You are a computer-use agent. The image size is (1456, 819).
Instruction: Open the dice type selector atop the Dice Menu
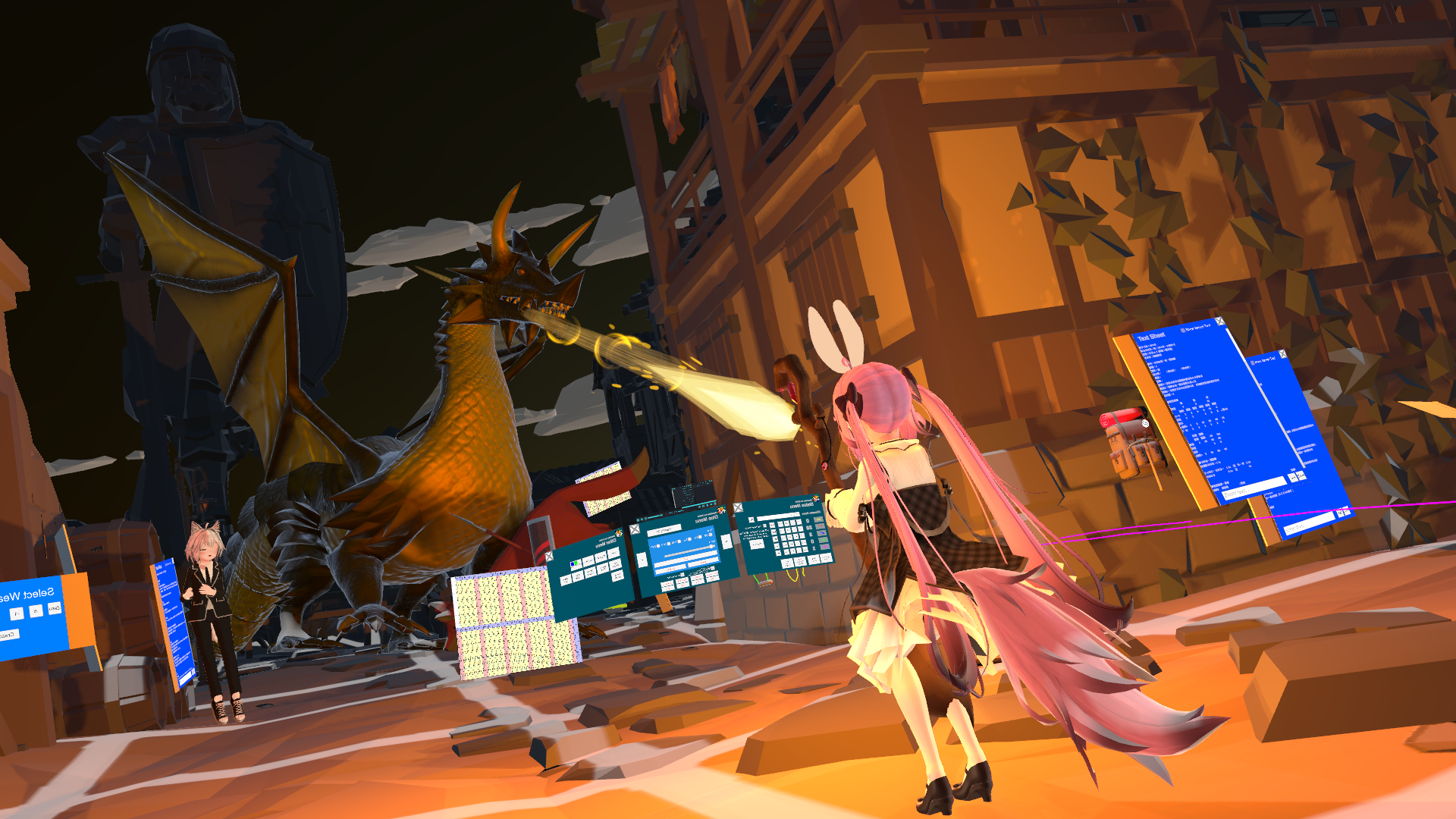point(664,530)
